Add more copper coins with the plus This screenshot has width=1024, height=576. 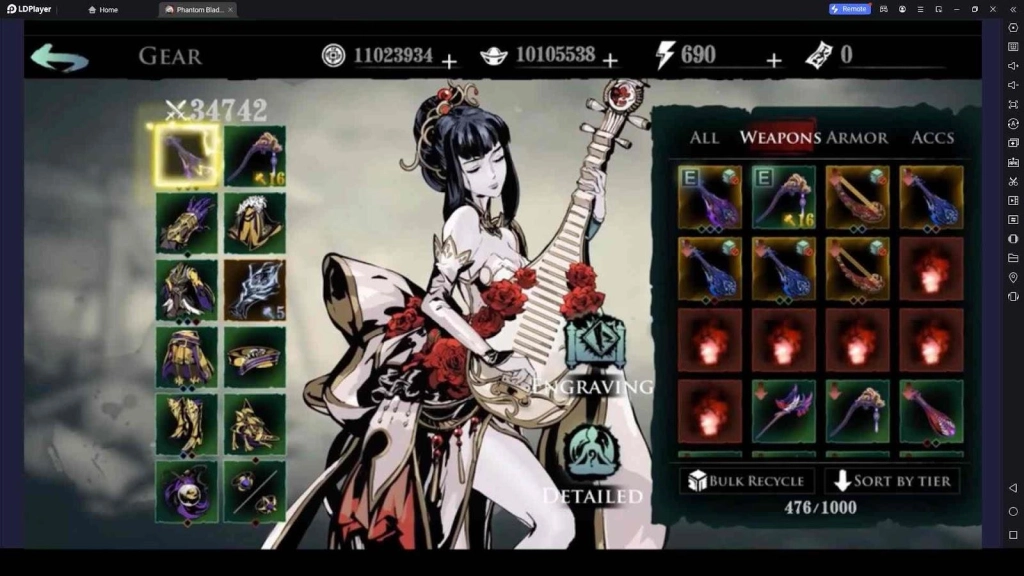coord(449,61)
